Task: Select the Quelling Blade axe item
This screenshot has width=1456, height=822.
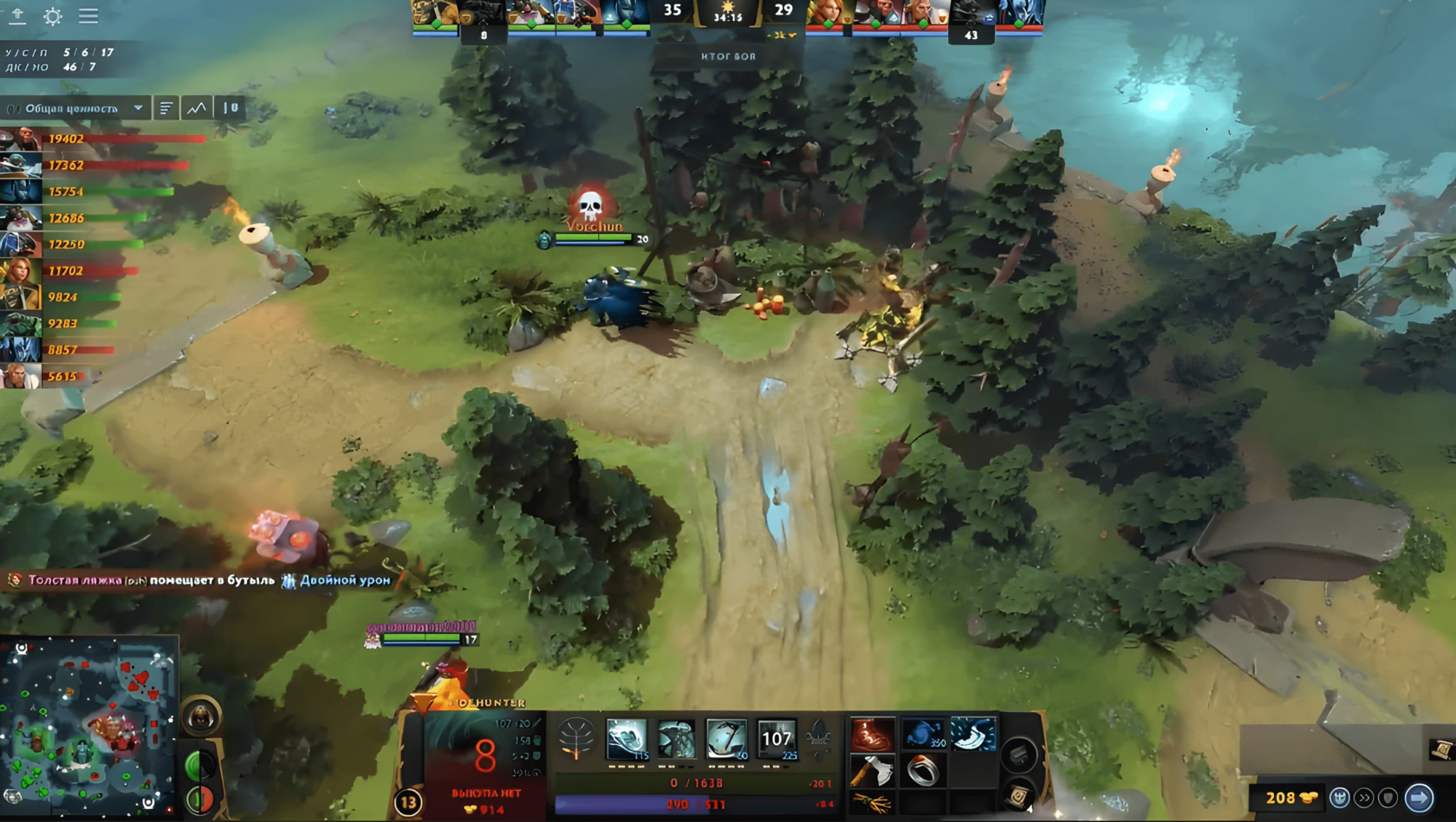Action: (x=872, y=770)
